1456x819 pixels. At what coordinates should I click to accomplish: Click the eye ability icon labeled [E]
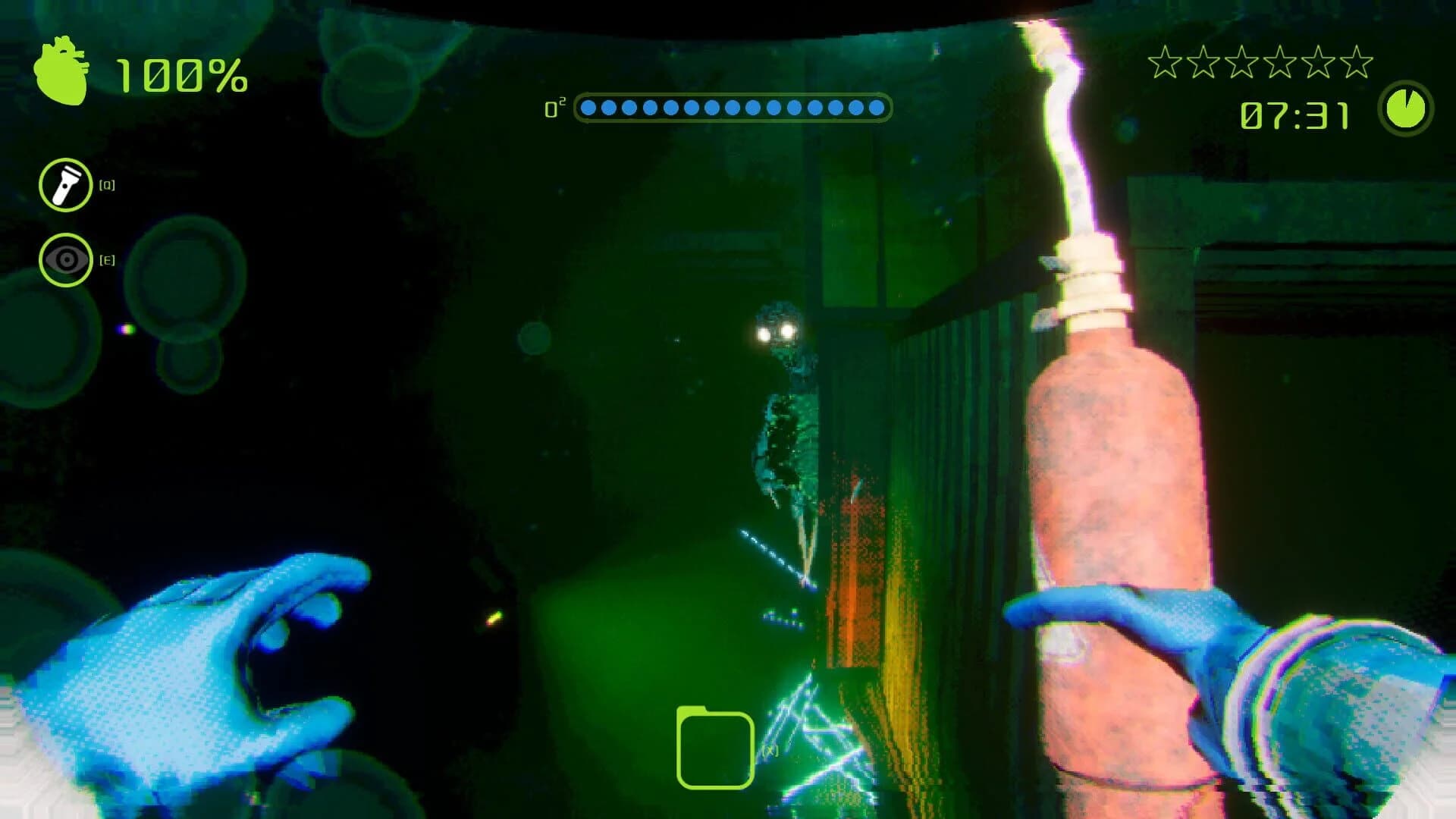click(65, 260)
